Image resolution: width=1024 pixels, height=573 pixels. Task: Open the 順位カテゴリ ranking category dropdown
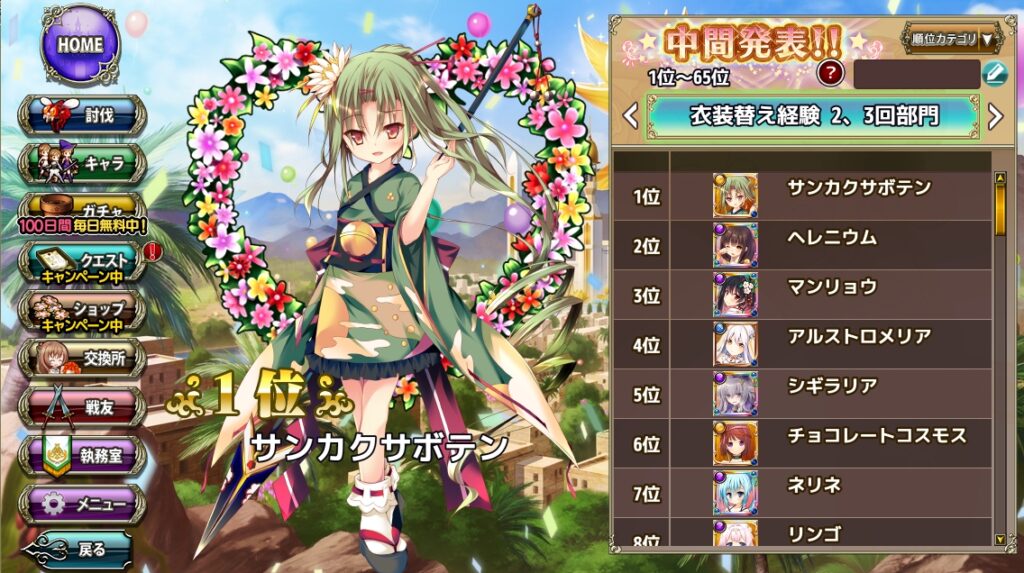tap(953, 39)
